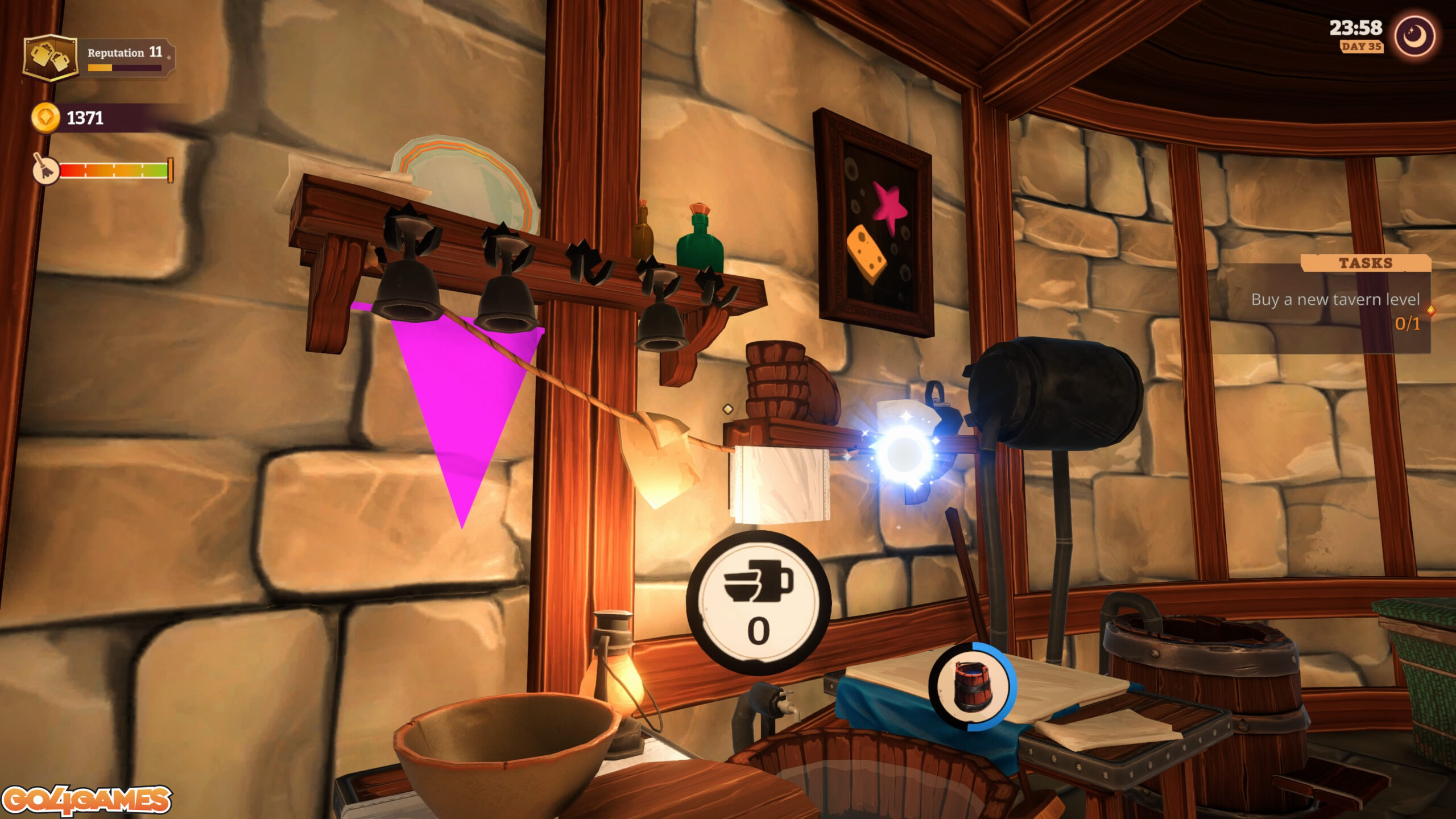This screenshot has width=1456, height=819.
Task: Click the night moon clock icon
Action: coord(1414,36)
